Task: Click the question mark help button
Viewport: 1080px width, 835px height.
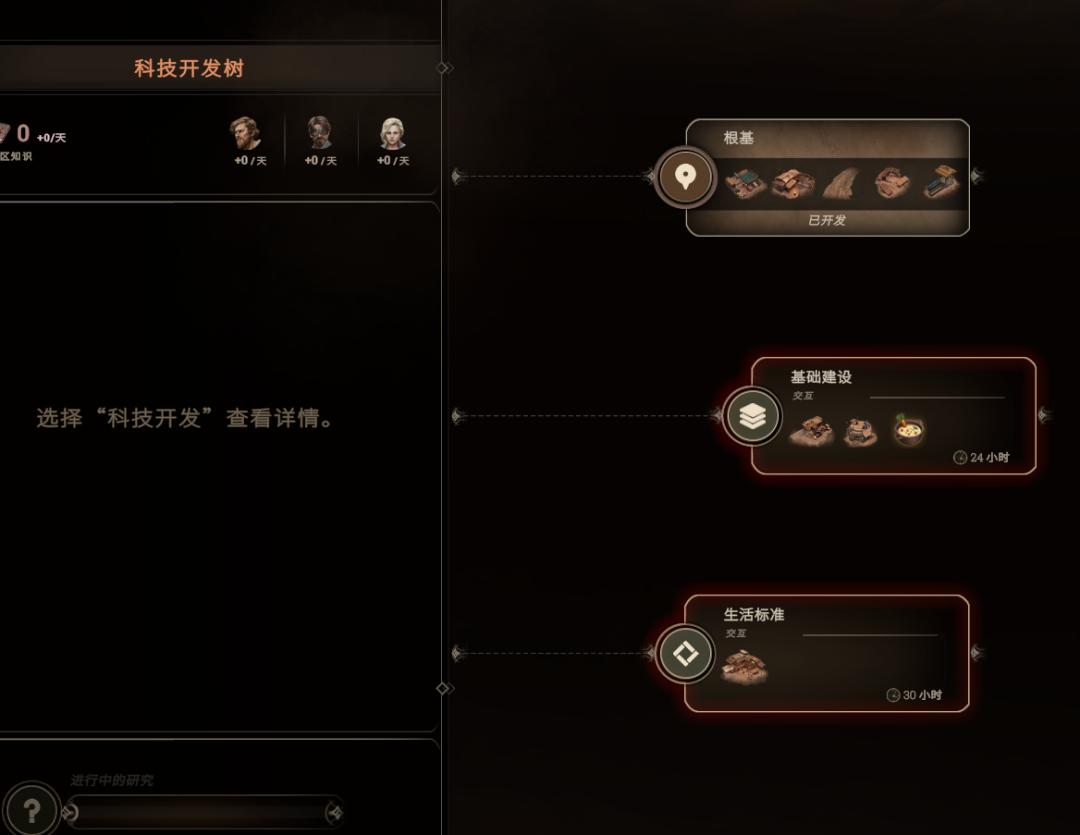Action: (31, 810)
